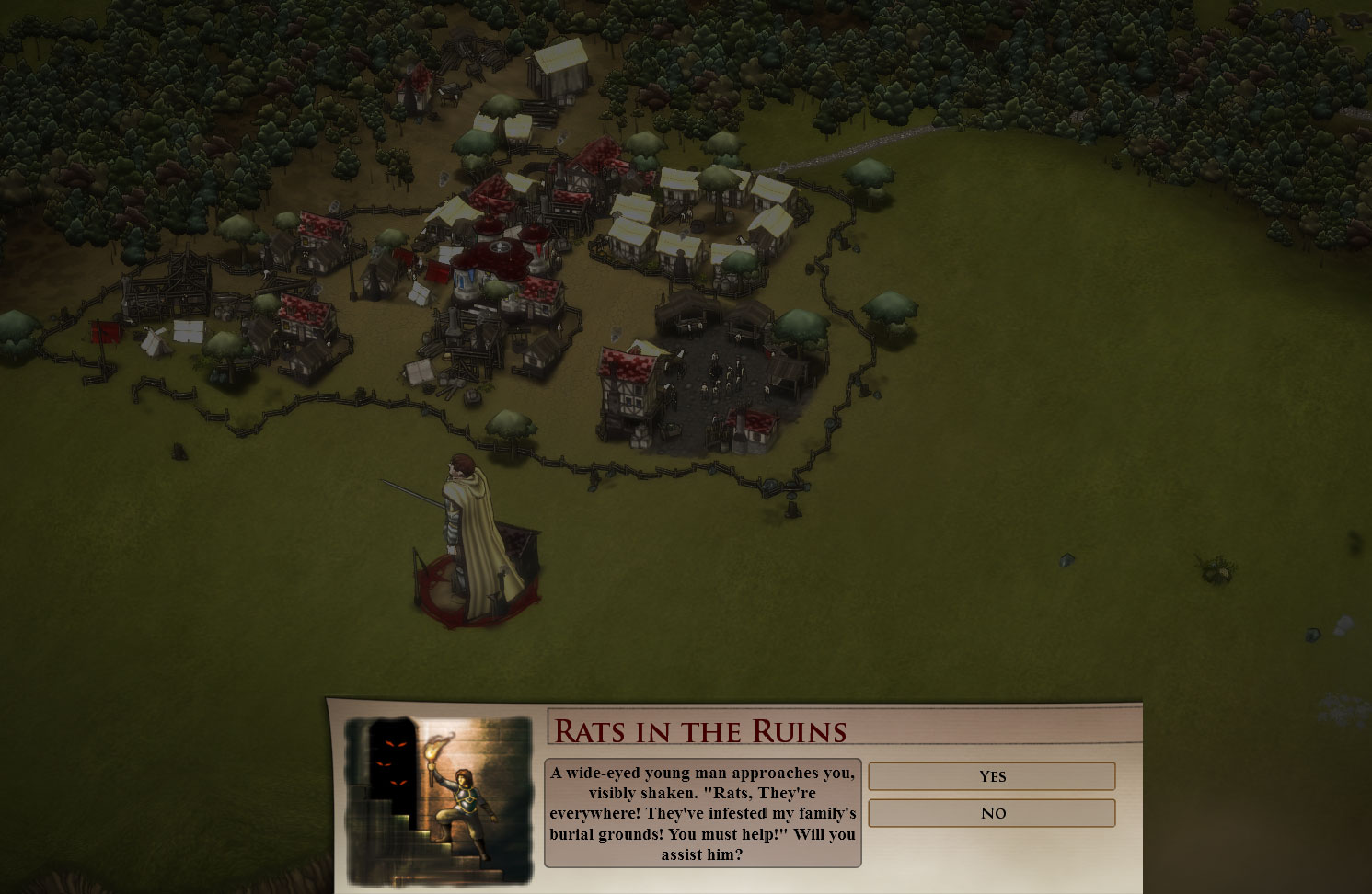Choose YES to assist the young man
Screen dimensions: 1372x894
[992, 776]
